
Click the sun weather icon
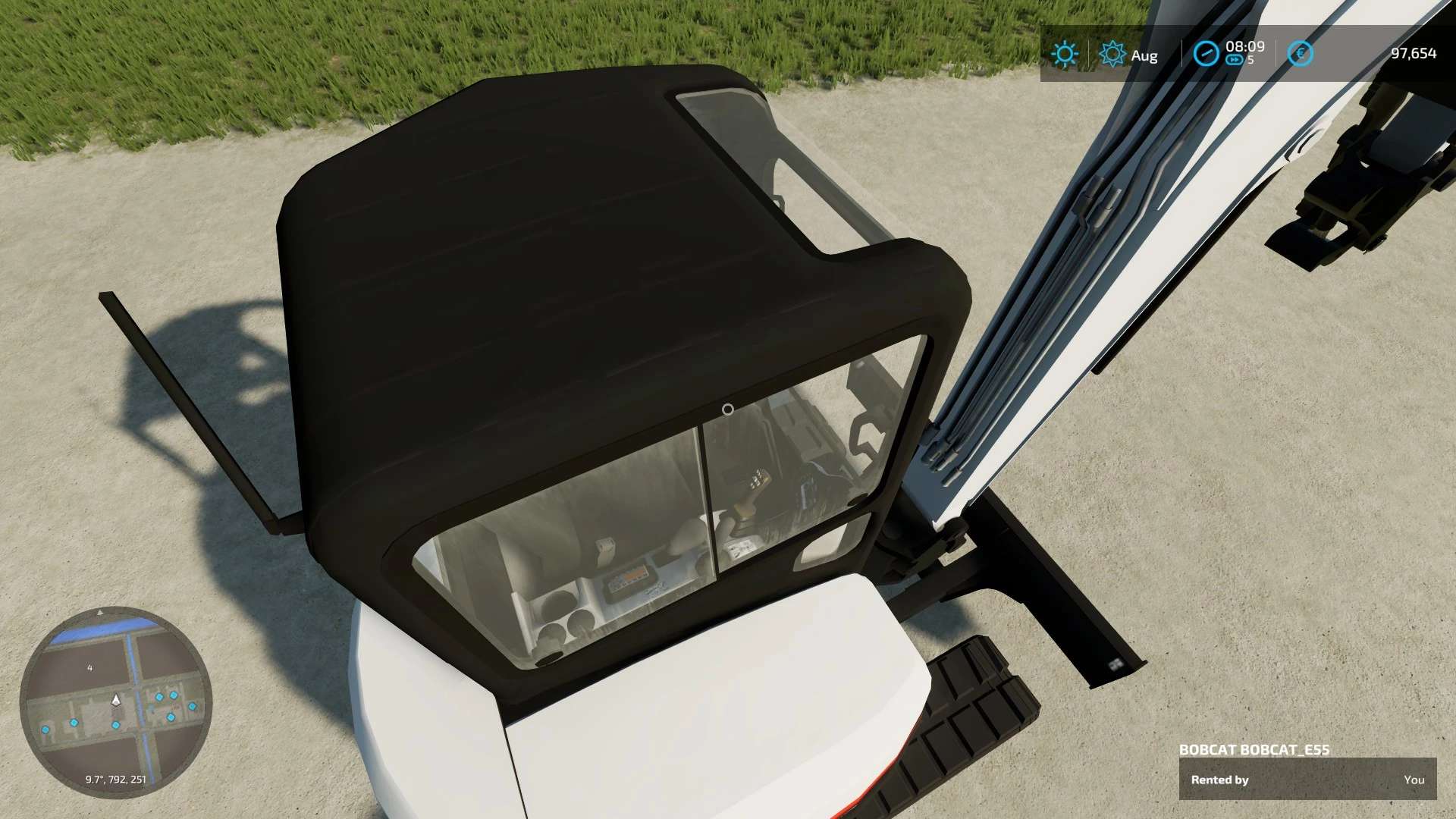[1064, 54]
